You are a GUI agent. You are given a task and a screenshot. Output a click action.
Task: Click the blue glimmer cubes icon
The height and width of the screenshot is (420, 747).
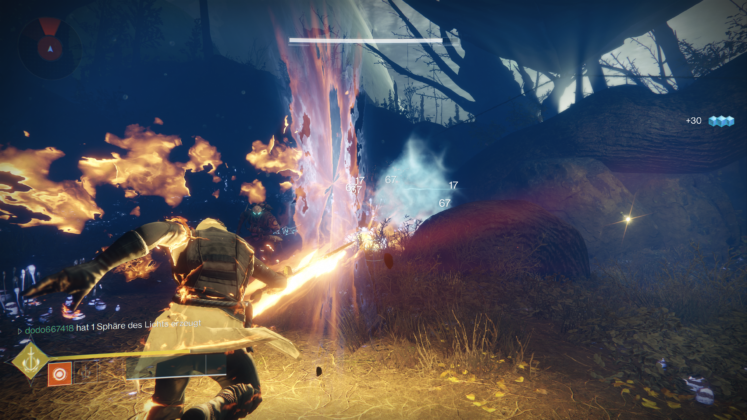click(x=721, y=121)
